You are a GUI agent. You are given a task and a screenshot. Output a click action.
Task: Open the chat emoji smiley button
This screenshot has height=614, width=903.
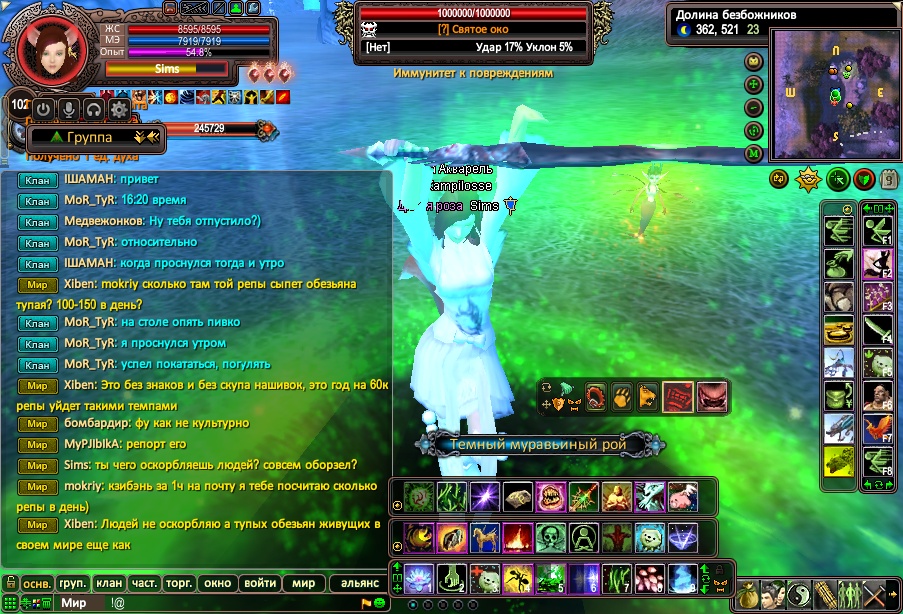tap(381, 603)
